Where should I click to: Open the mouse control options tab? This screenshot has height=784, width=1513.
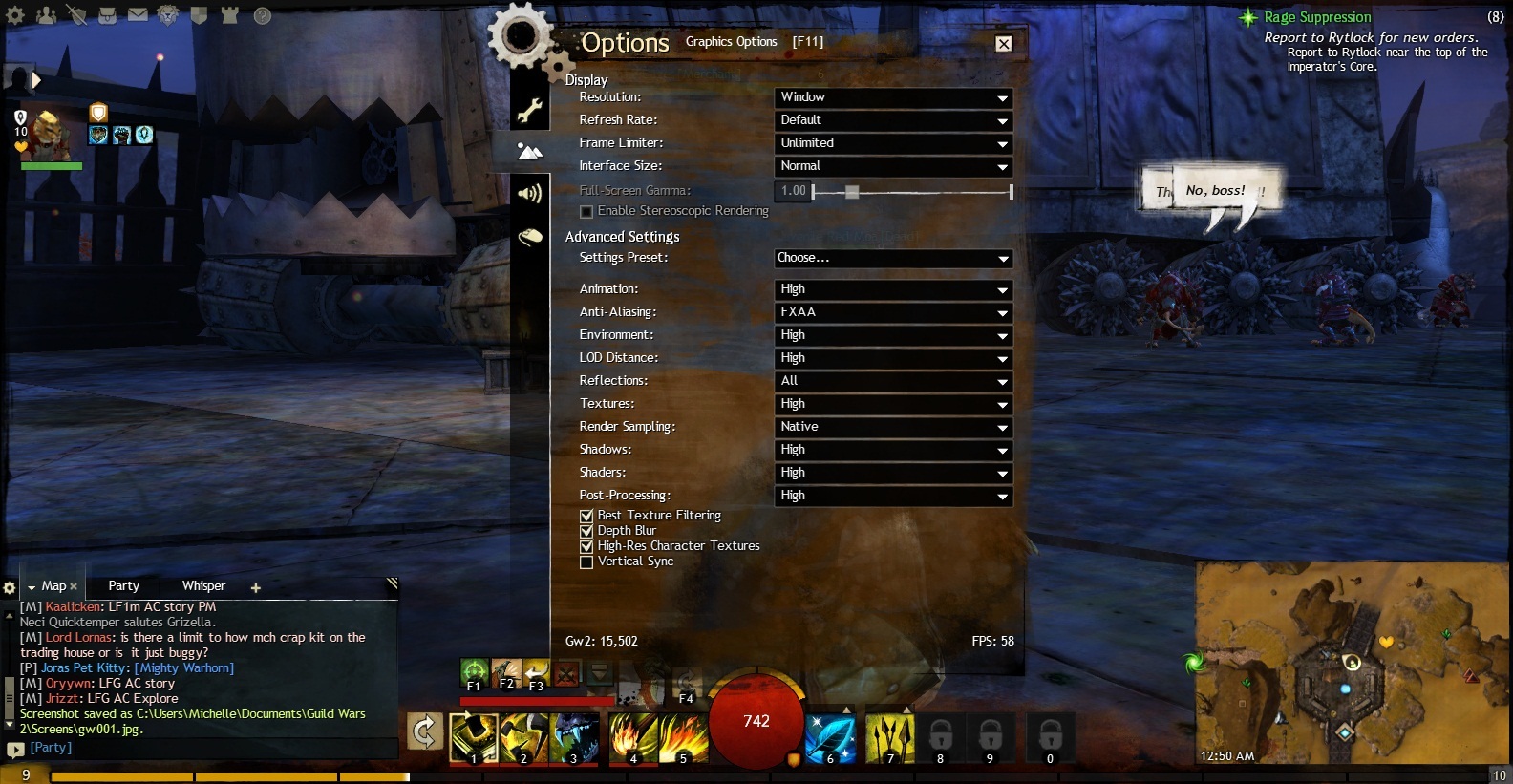pos(529,237)
